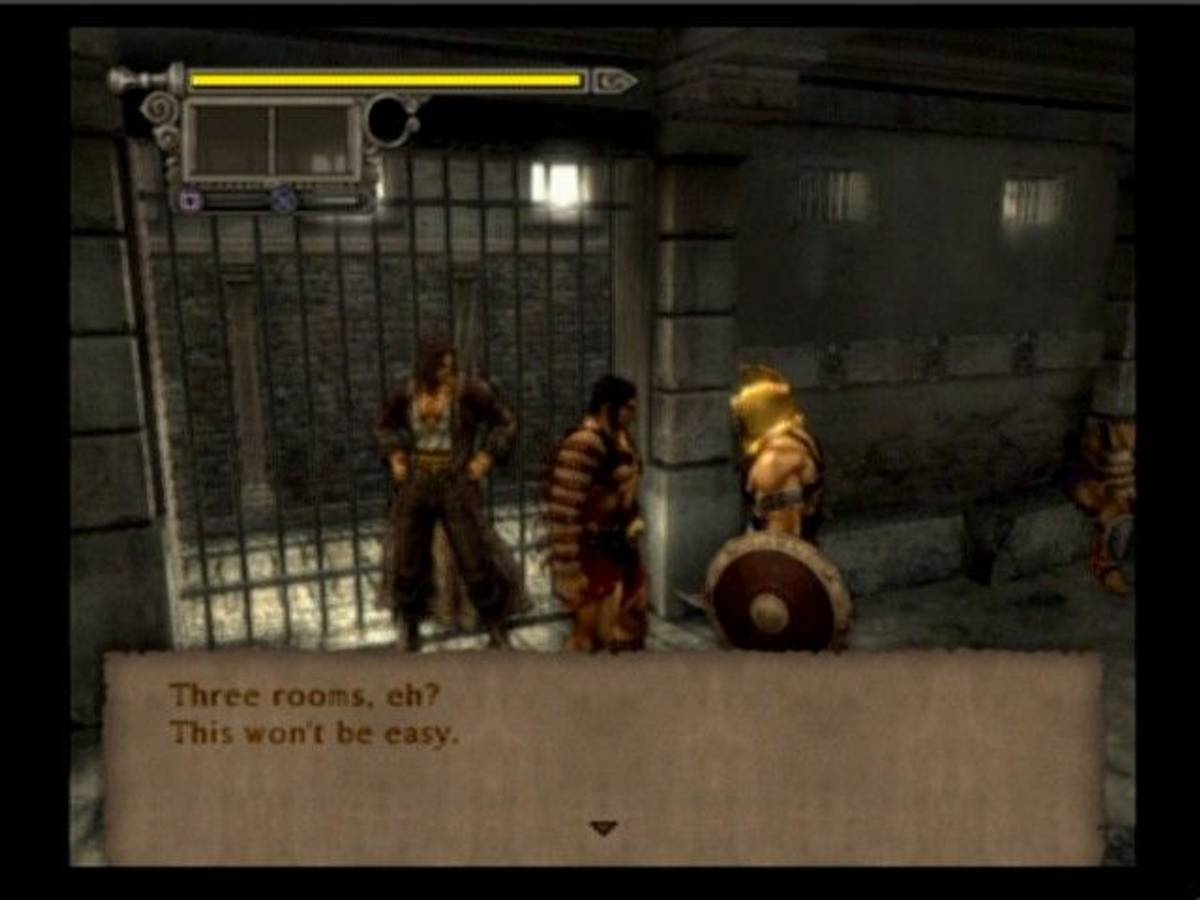Advance dialogue with the down arrow indicator
The height and width of the screenshot is (900, 1200).
[x=603, y=828]
